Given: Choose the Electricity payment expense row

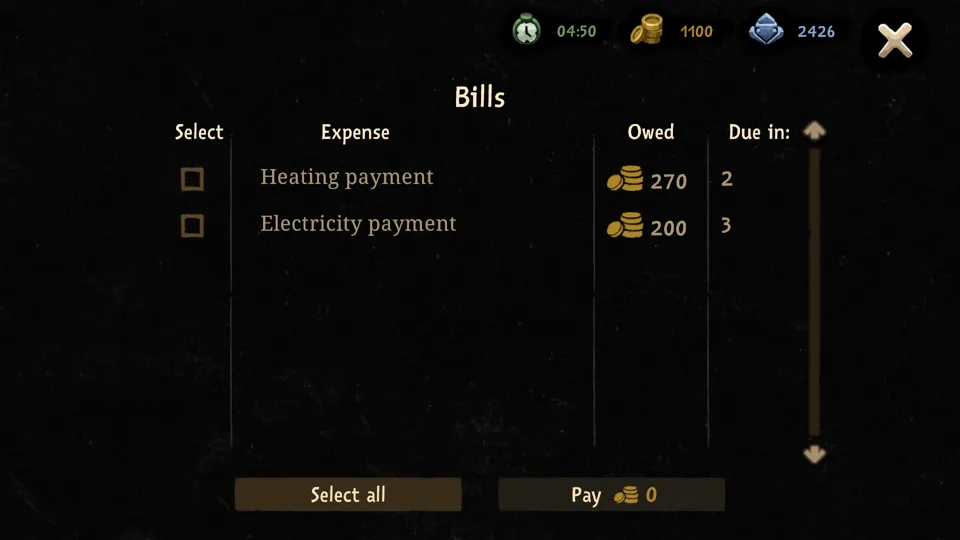Looking at the screenshot, I should point(358,224).
